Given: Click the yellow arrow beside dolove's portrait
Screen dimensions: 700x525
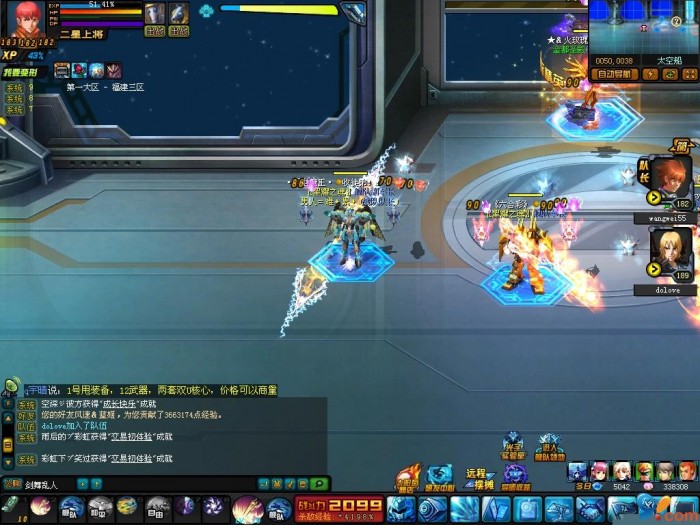Looking at the screenshot, I should [x=654, y=268].
